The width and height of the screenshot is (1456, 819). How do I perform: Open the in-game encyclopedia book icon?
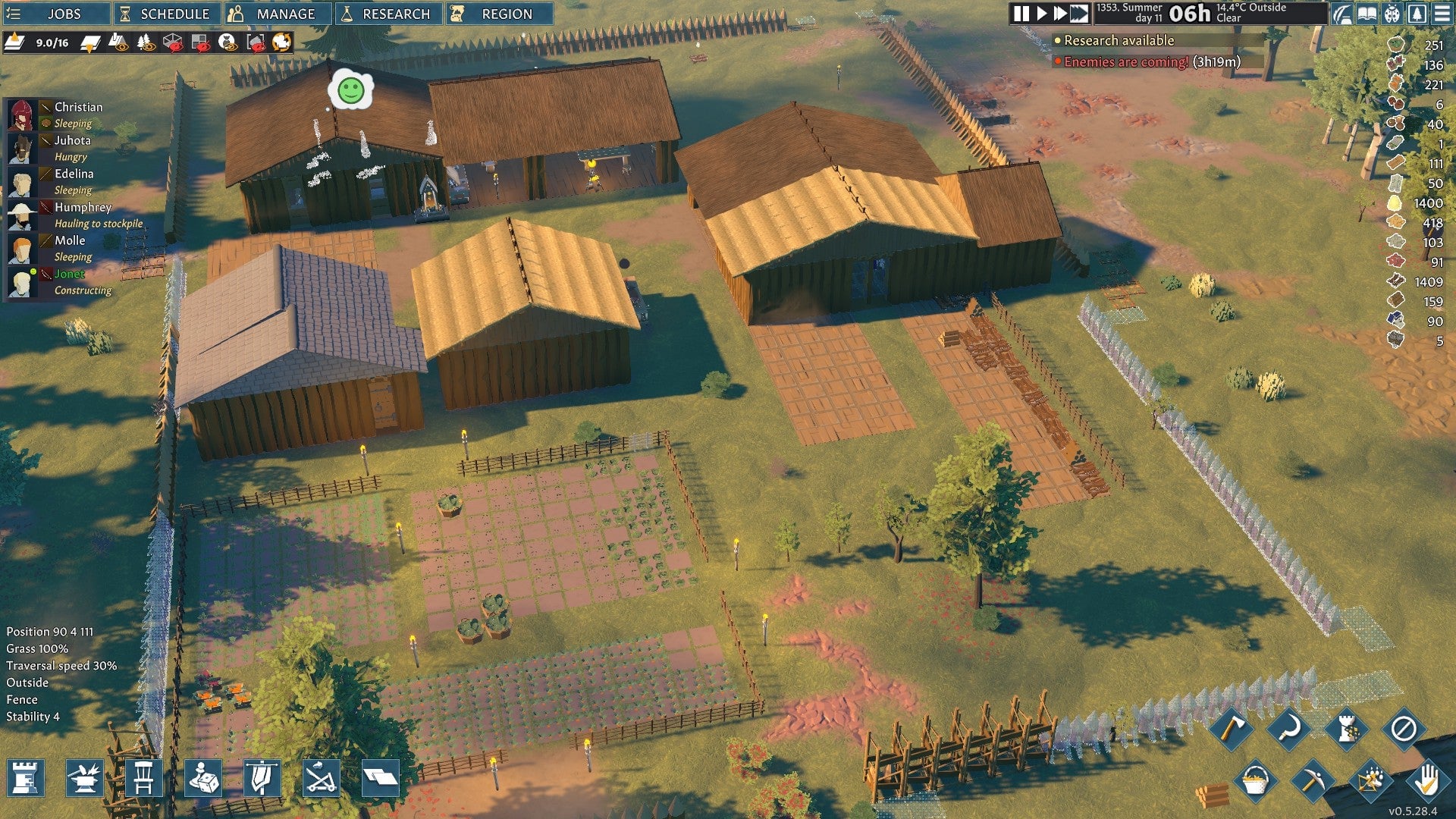tap(1367, 14)
